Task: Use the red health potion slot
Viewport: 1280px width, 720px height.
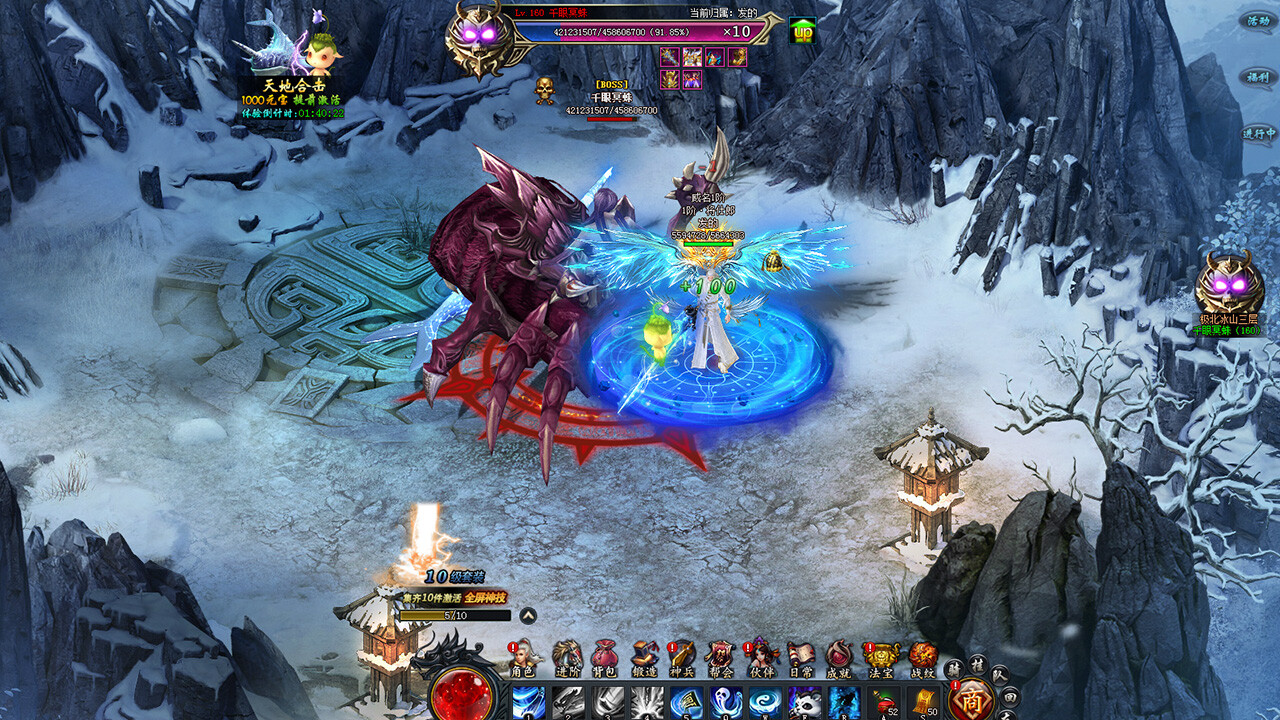Action: (x=885, y=703)
